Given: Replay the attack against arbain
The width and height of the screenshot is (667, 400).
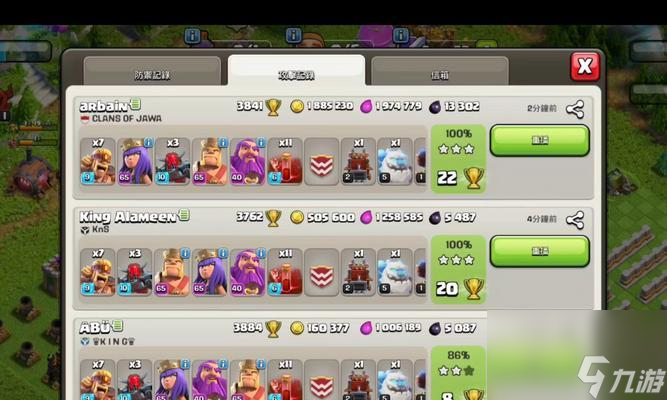Looking at the screenshot, I should pyautogui.click(x=539, y=140).
